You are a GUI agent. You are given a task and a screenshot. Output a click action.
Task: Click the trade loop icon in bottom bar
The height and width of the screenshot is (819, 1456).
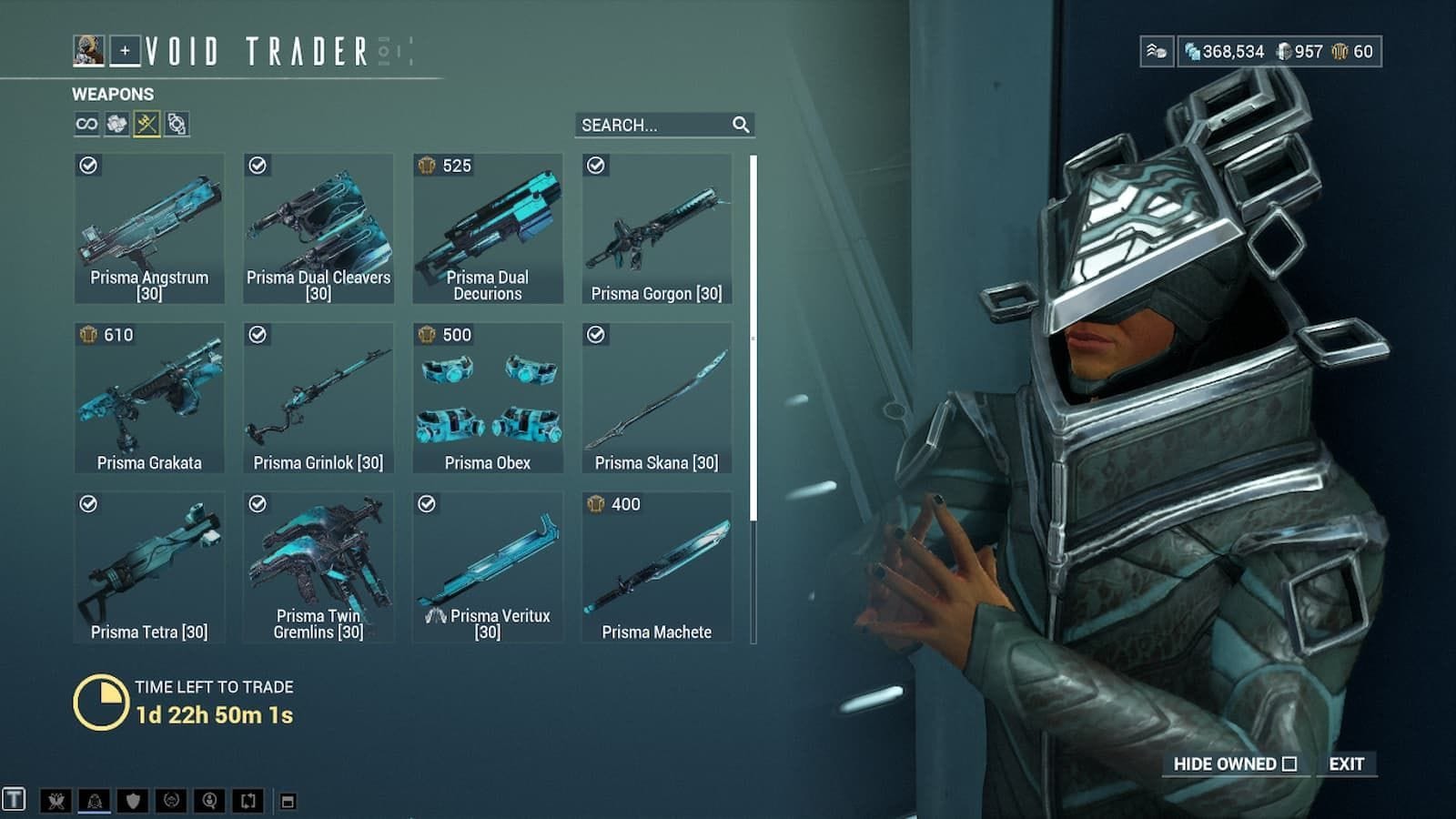(x=249, y=801)
